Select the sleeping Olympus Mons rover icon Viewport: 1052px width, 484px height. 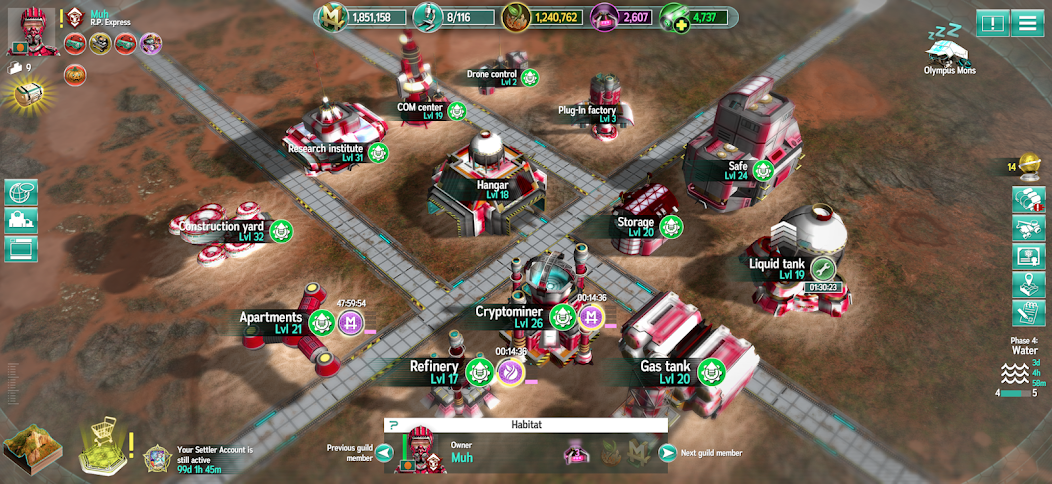pyautogui.click(x=948, y=50)
